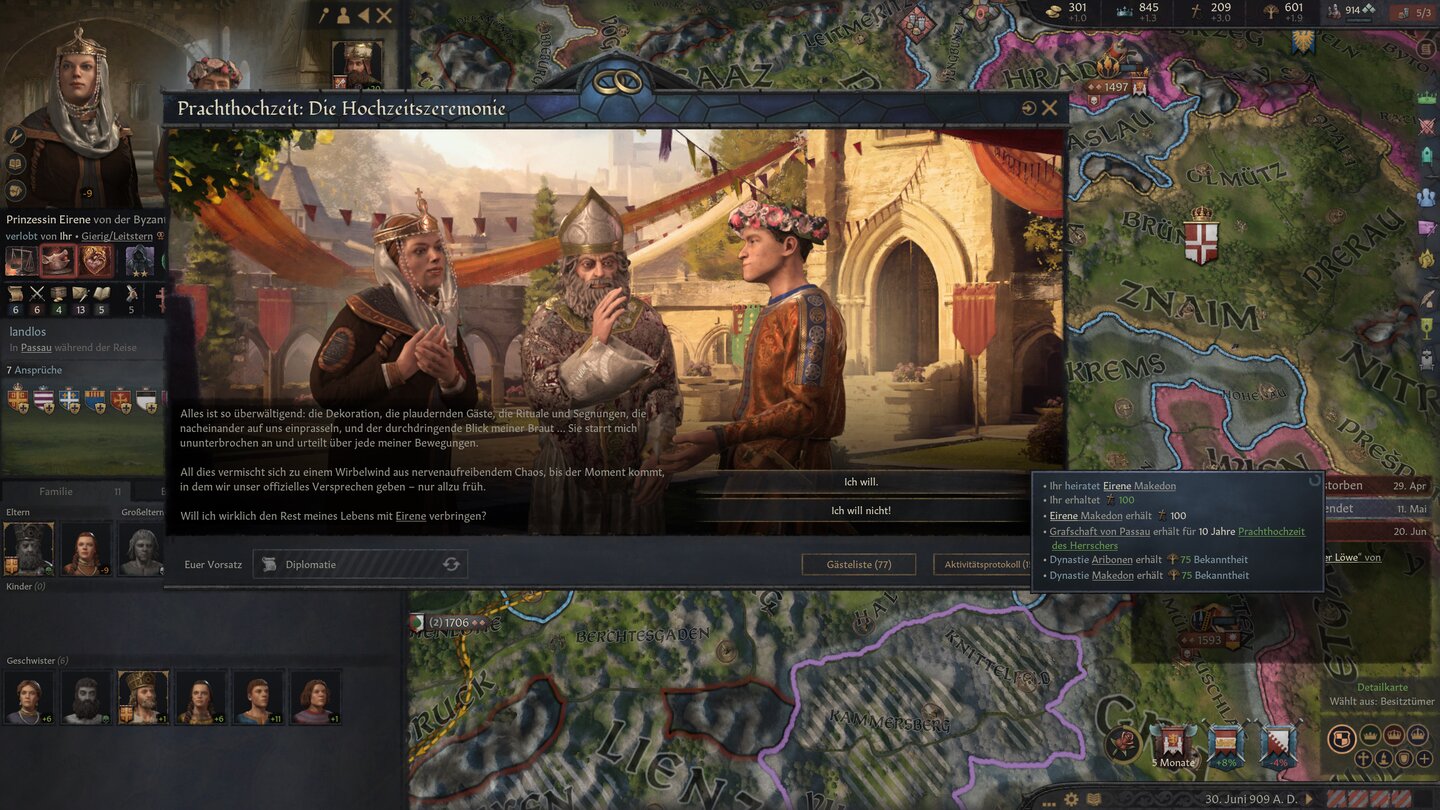1440x810 pixels.
Task: Select the quartered-shield map mode button
Action: click(1341, 738)
